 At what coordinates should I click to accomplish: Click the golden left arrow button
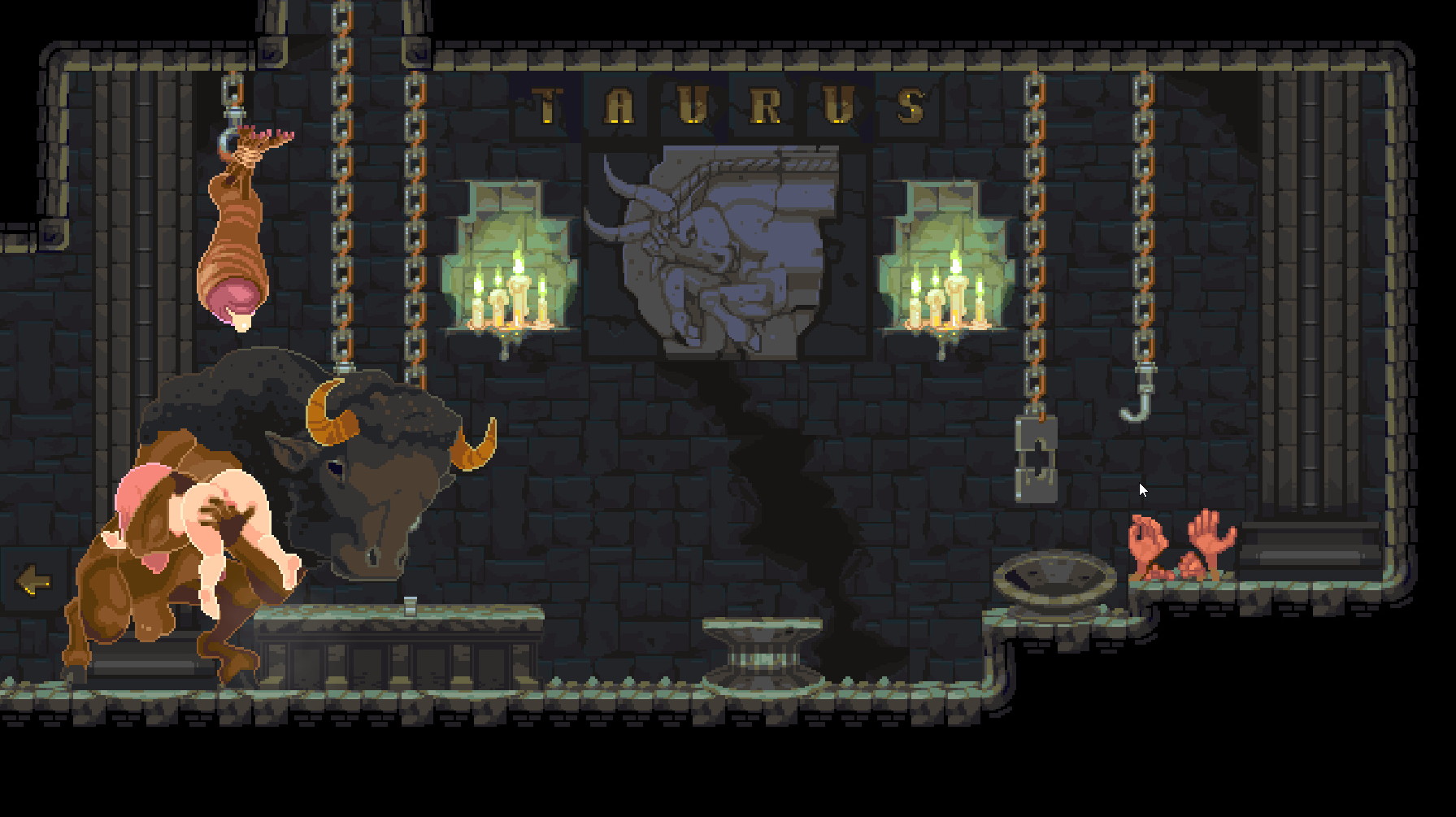pyautogui.click(x=33, y=580)
